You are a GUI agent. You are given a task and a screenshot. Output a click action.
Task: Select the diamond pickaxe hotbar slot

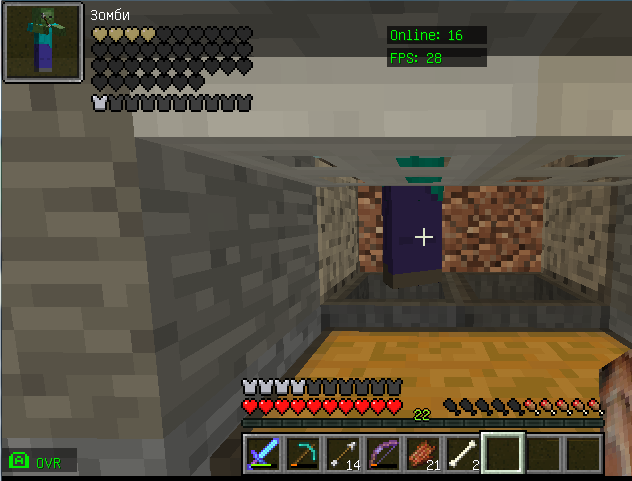click(303, 453)
